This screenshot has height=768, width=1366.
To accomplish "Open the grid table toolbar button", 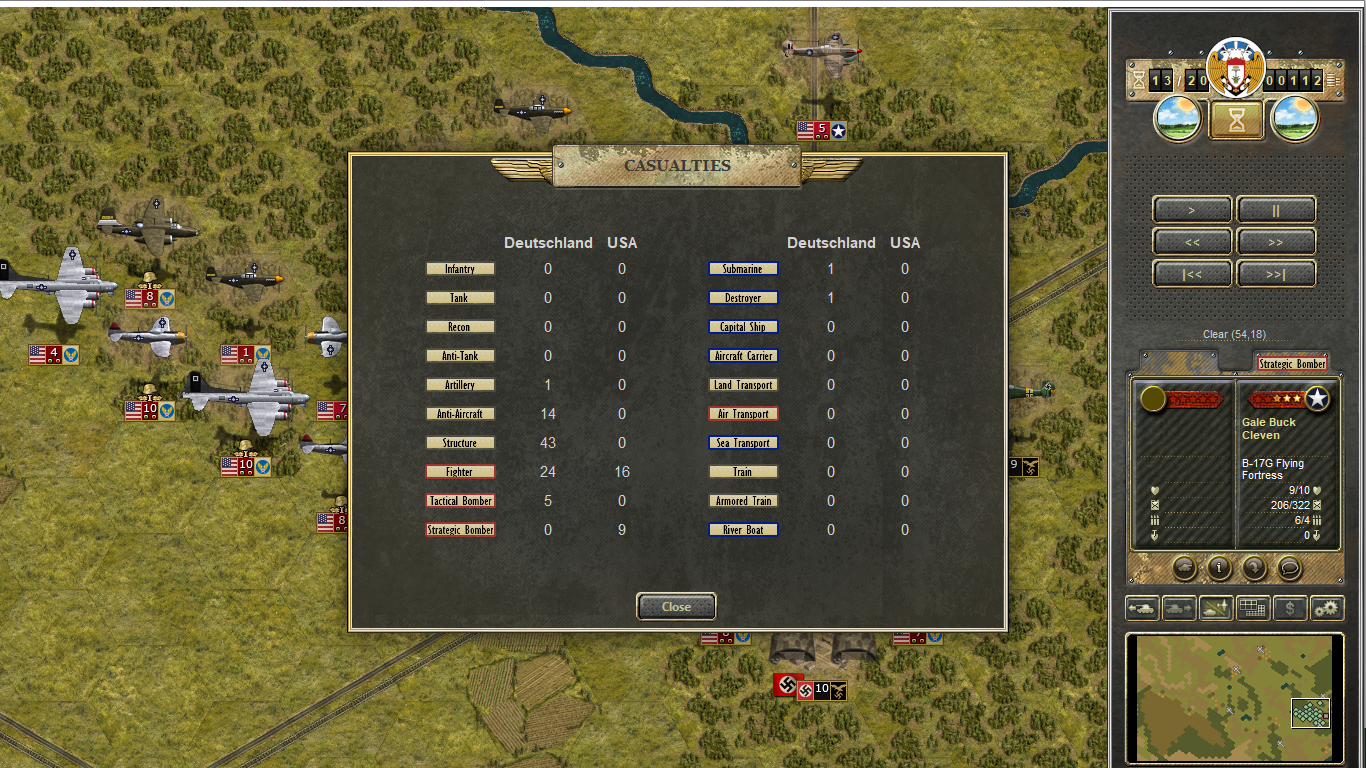I will [x=1253, y=608].
